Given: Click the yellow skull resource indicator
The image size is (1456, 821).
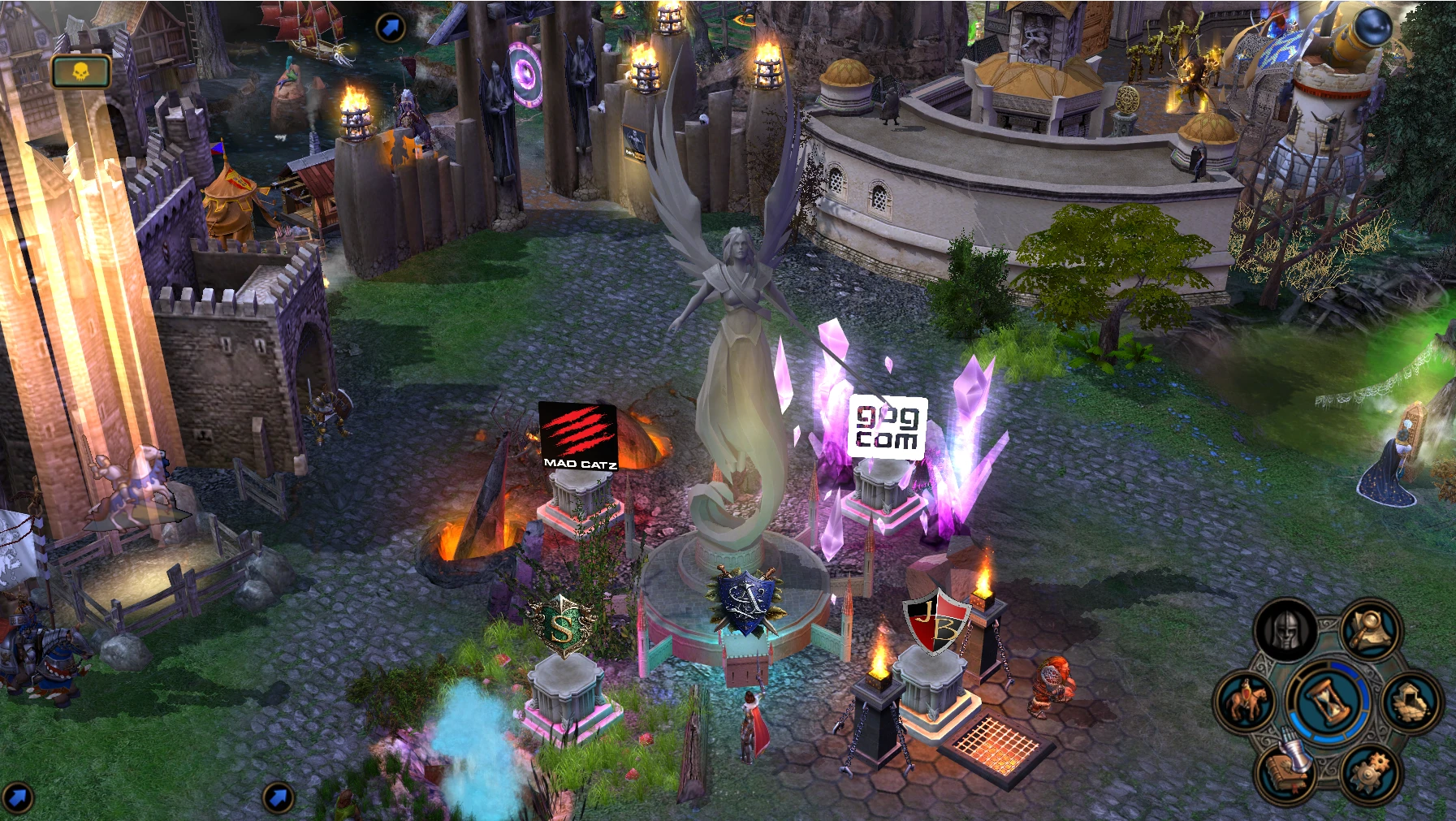Looking at the screenshot, I should [x=80, y=71].
